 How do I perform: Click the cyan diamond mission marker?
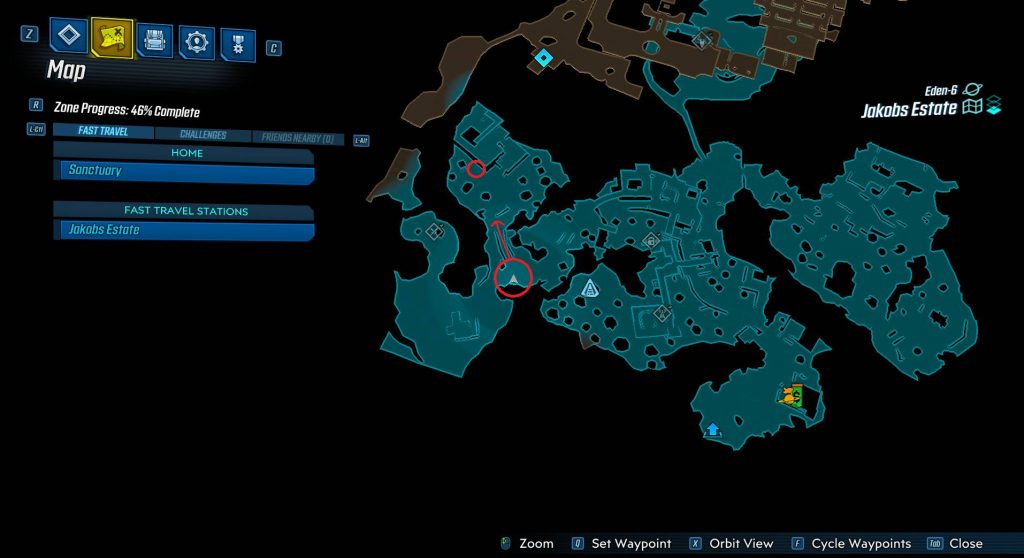click(x=543, y=58)
